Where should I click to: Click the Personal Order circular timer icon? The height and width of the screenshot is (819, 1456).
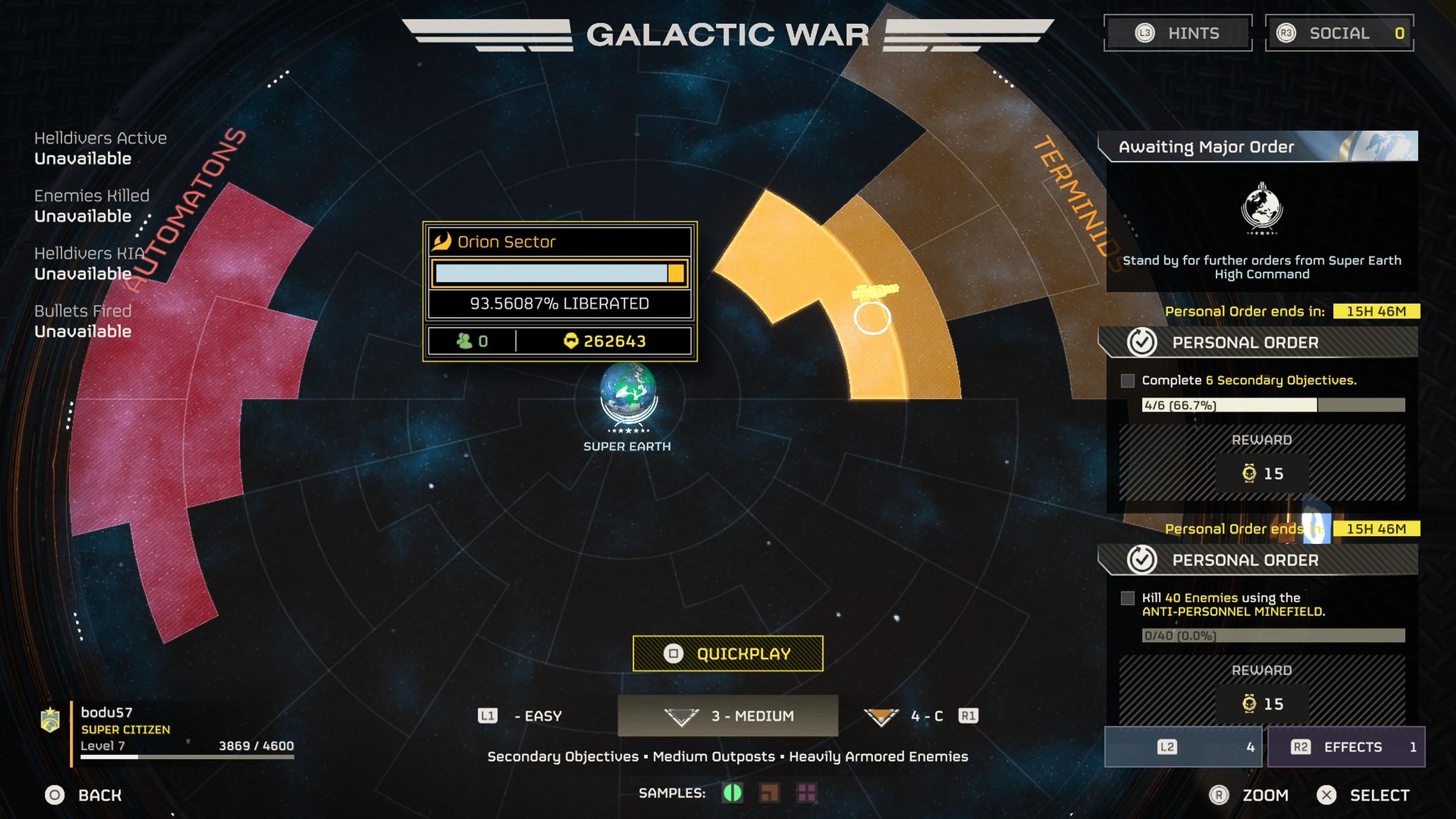[1143, 342]
